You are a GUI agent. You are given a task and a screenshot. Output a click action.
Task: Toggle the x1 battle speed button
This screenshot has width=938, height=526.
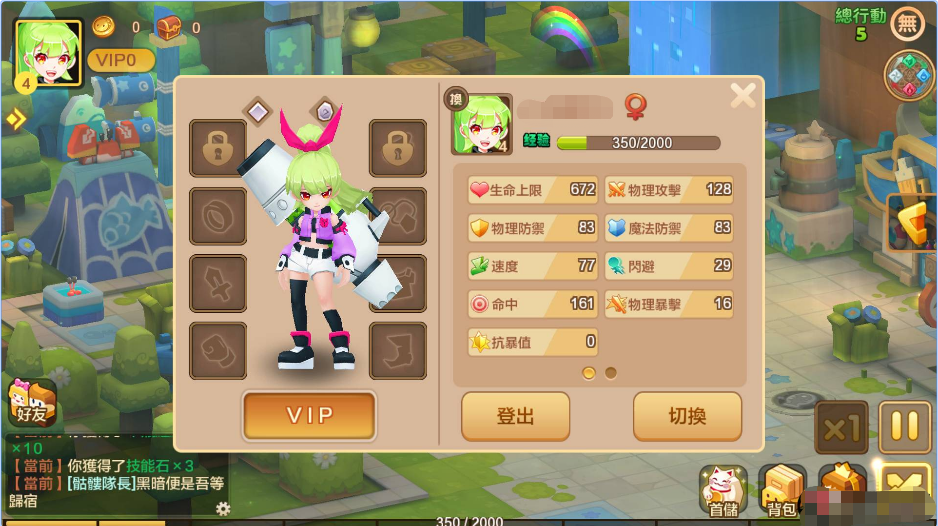click(841, 429)
